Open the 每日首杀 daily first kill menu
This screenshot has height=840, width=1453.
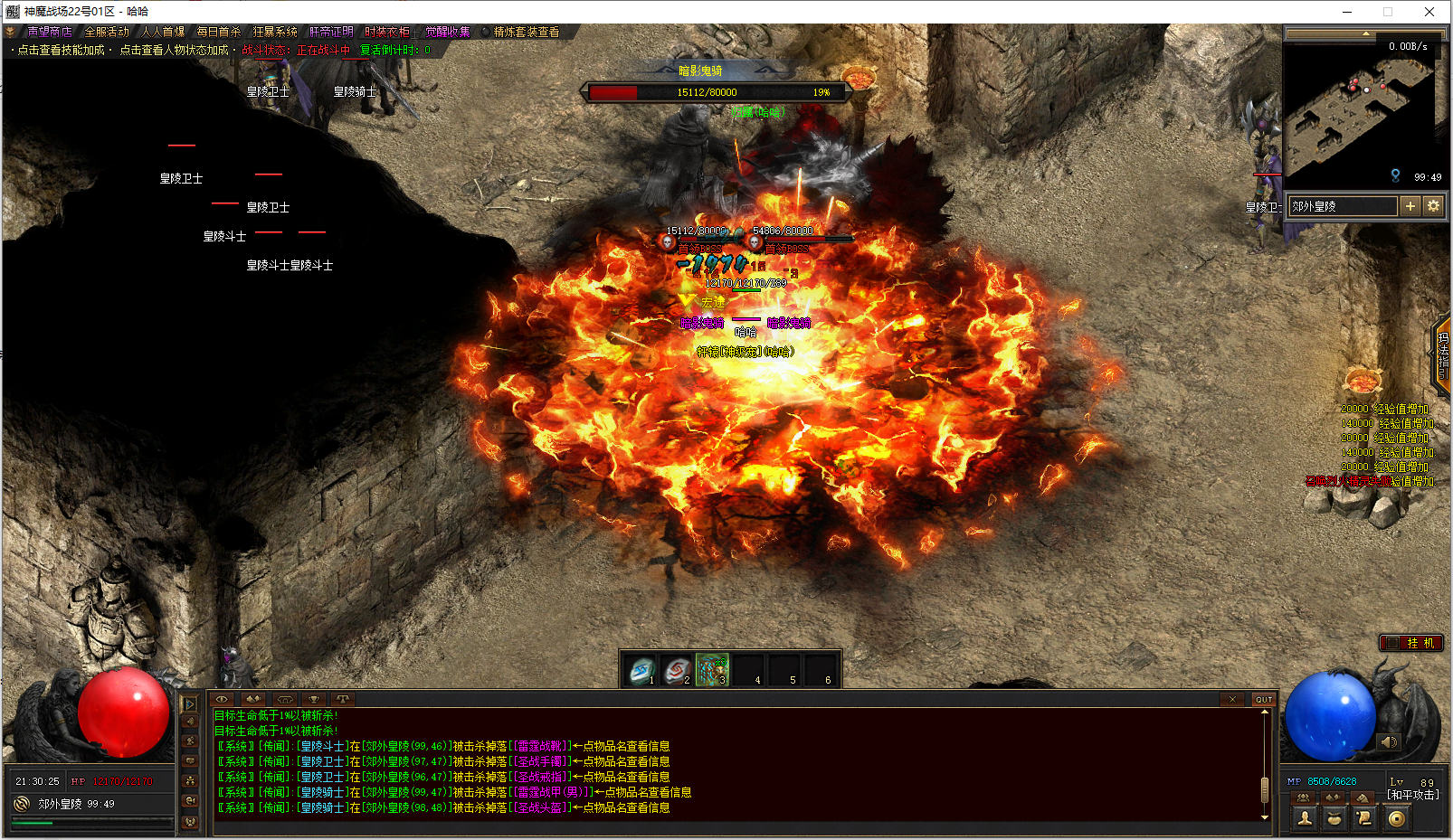(219, 32)
